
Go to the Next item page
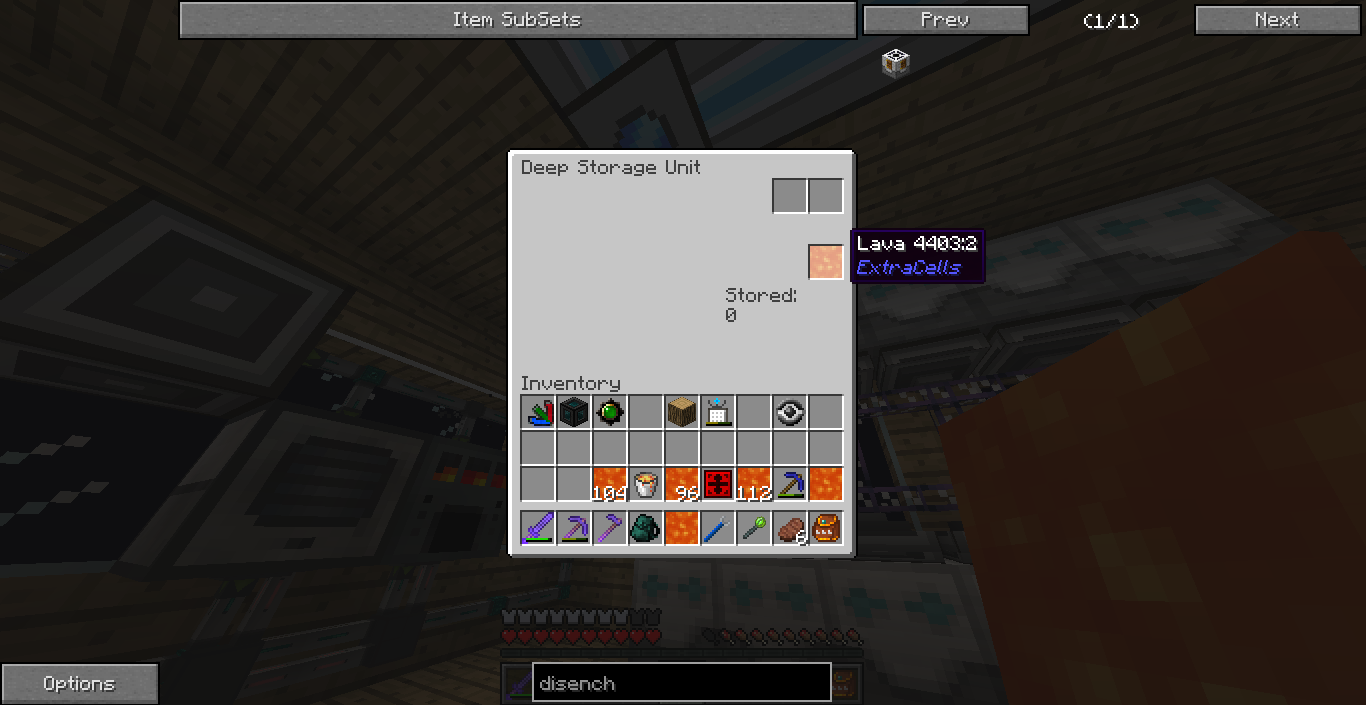coord(1277,20)
